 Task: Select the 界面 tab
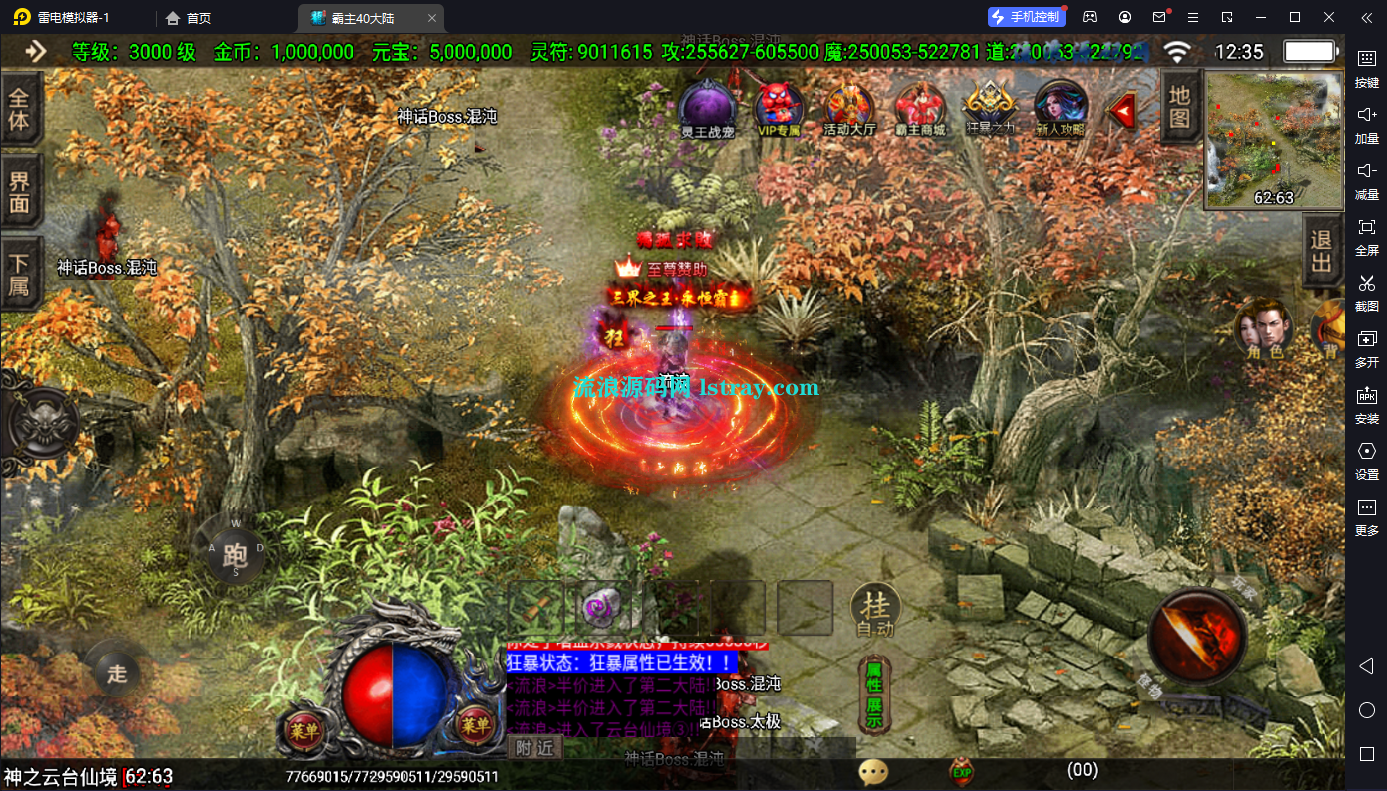tap(20, 194)
